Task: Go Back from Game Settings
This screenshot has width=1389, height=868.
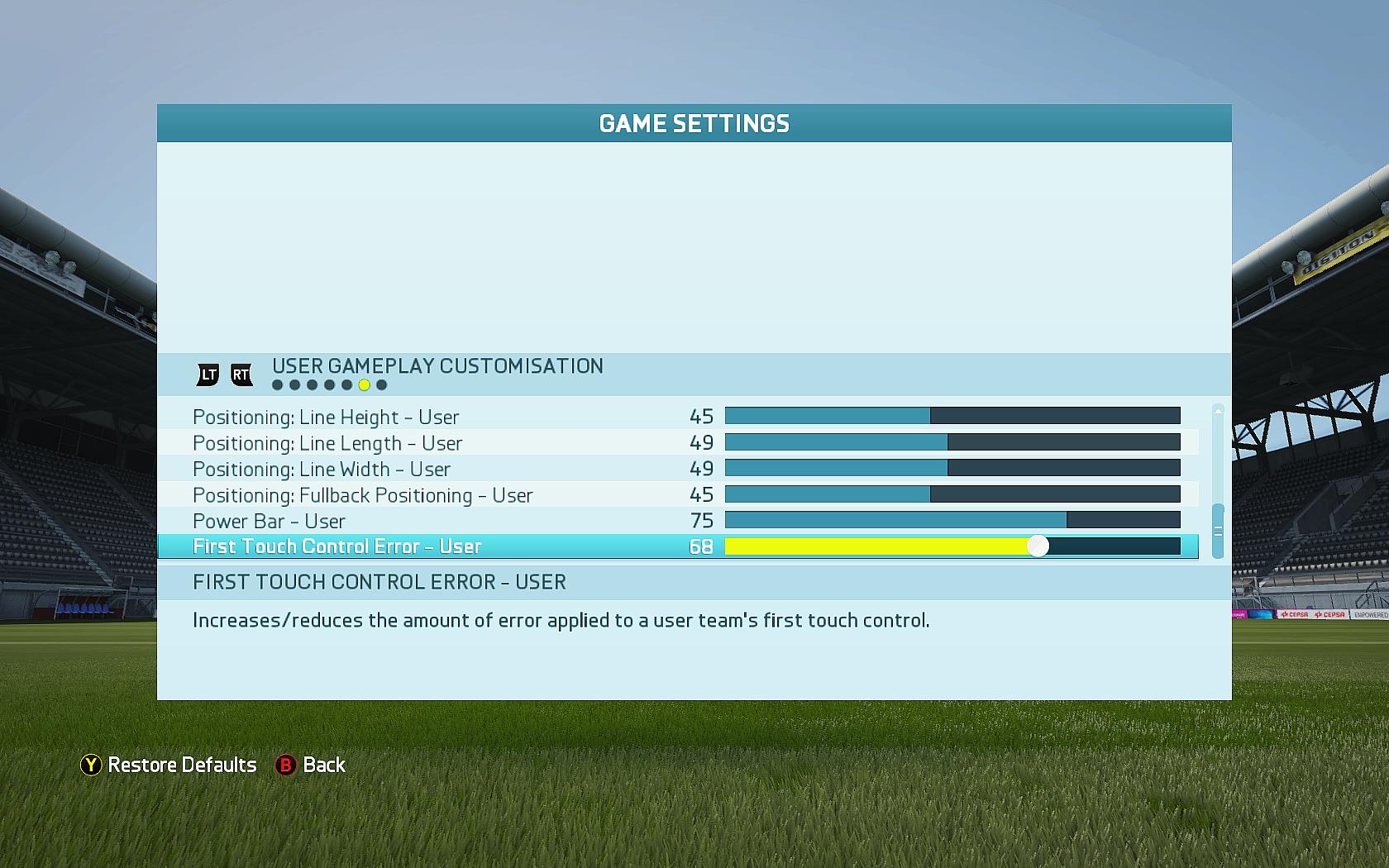Action: coord(311,765)
